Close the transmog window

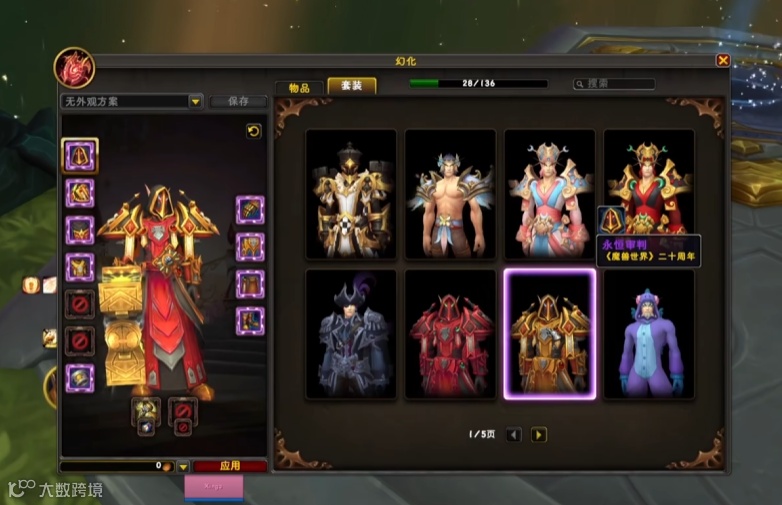pos(723,60)
